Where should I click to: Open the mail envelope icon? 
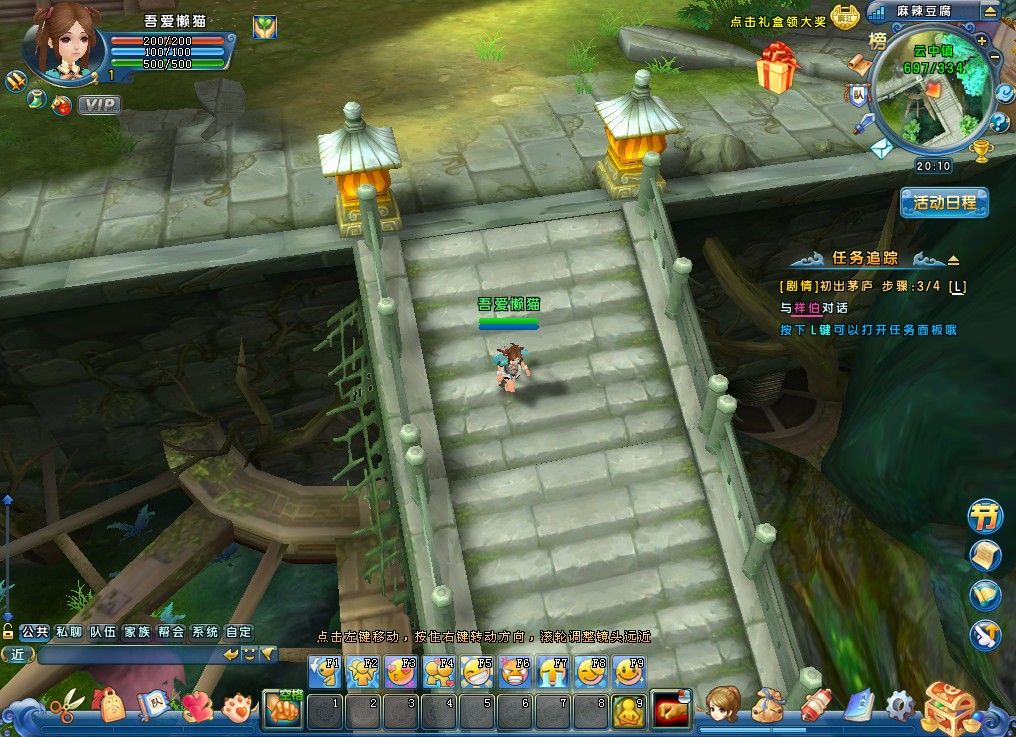(x=880, y=149)
